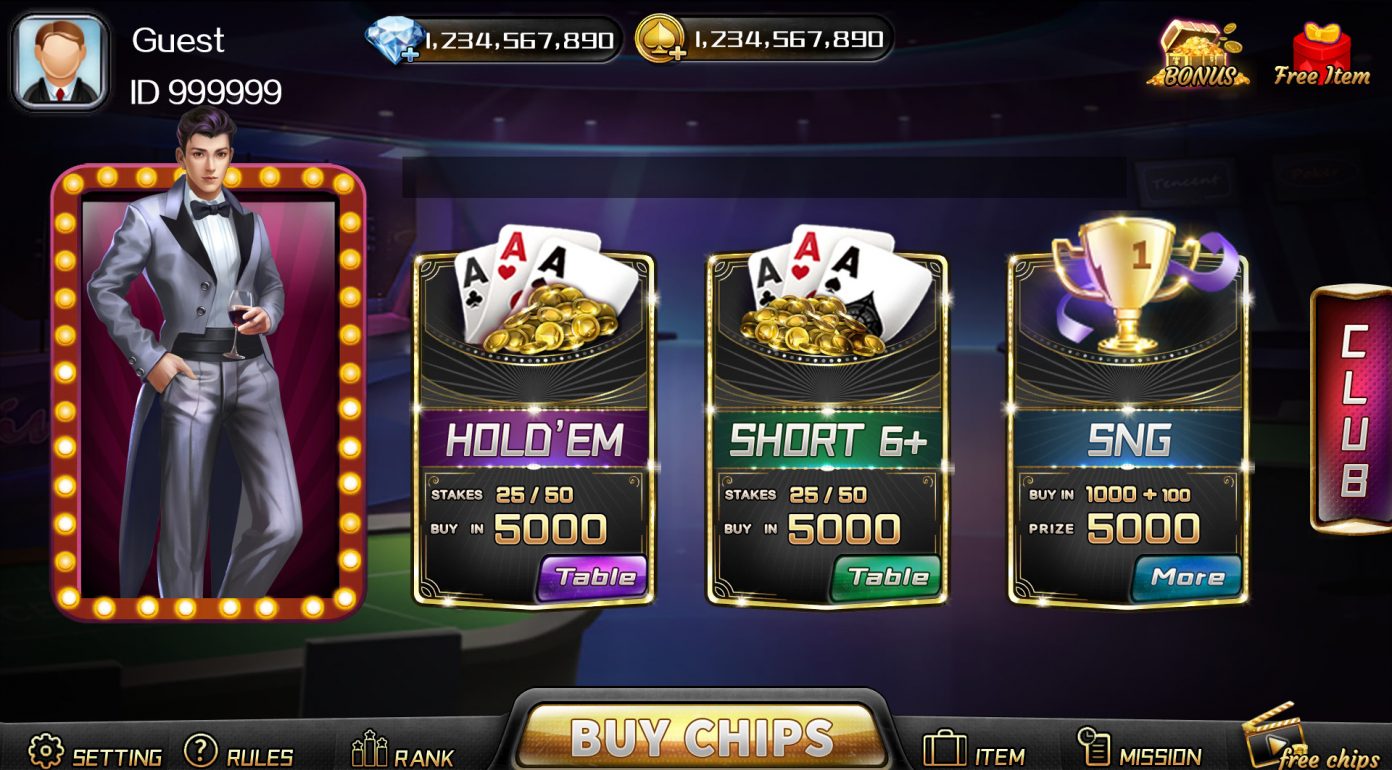Open the Item briefcase menu

tap(973, 752)
